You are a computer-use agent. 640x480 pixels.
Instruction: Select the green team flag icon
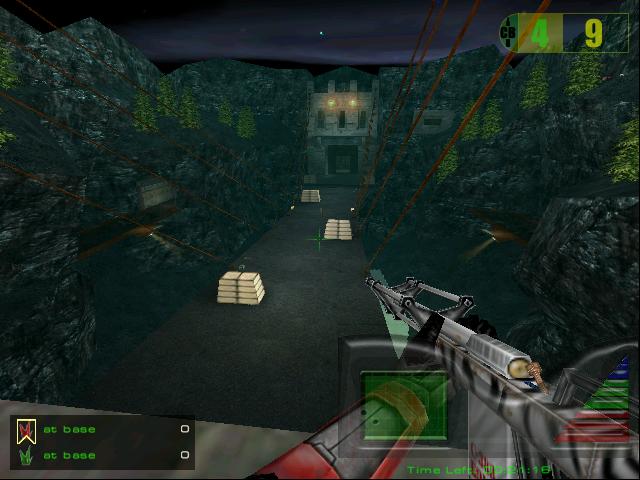(x=26, y=456)
